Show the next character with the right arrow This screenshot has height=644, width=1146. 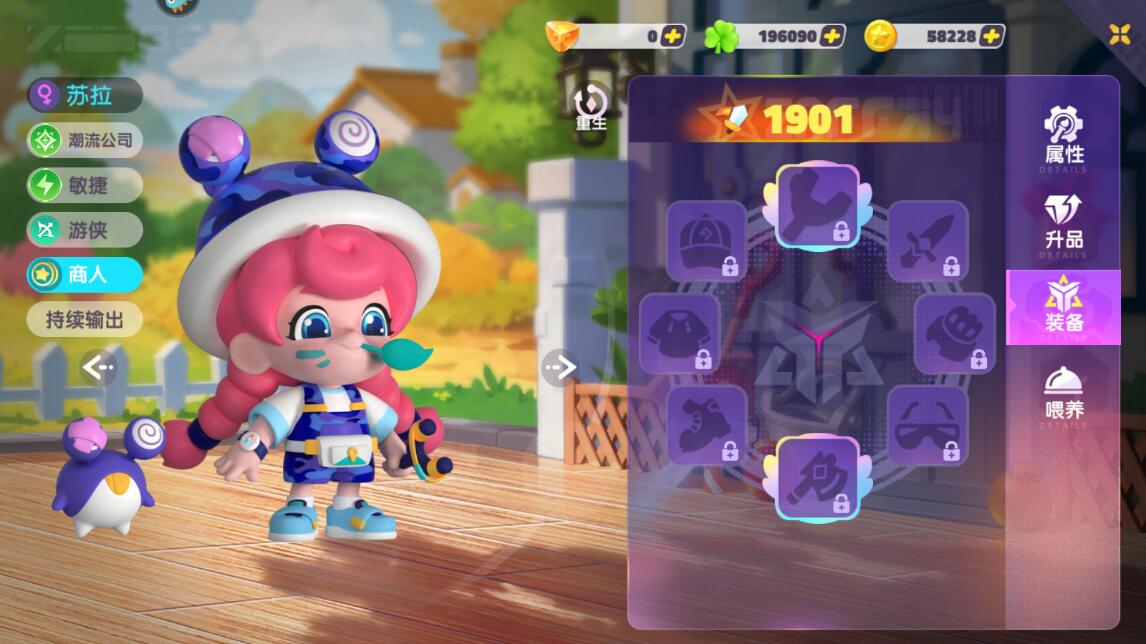coord(560,368)
